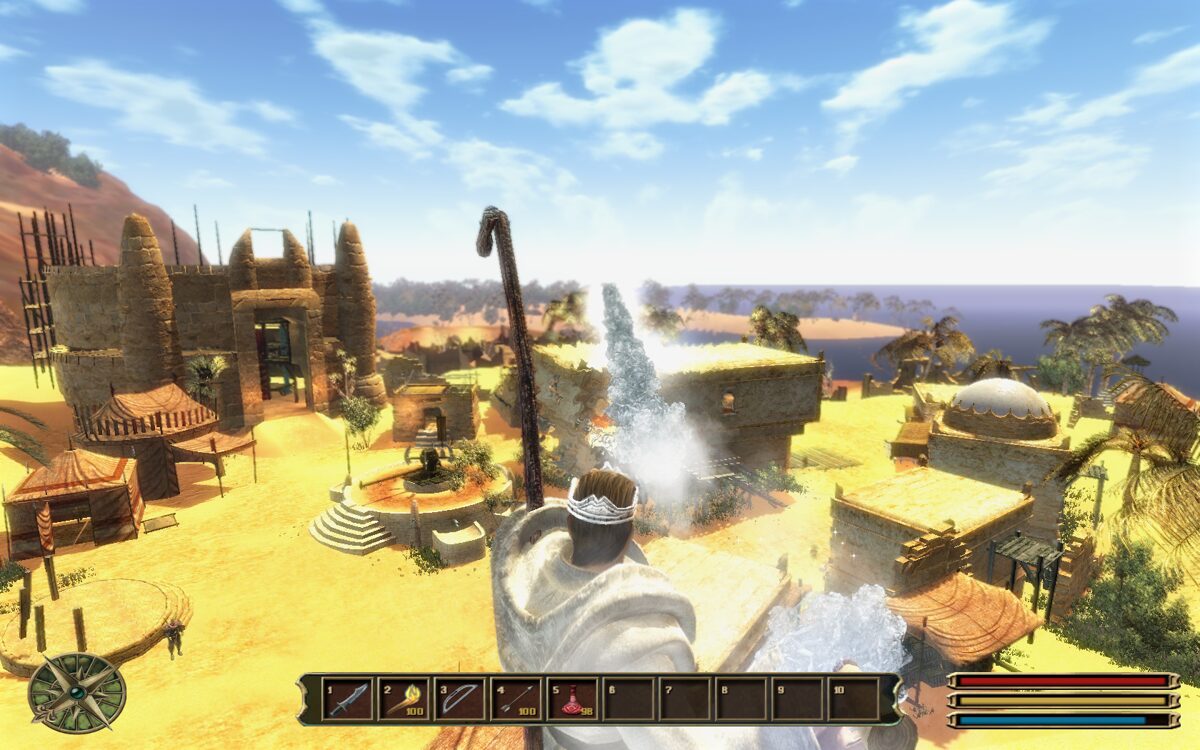This screenshot has width=1200, height=750.
Task: Choose the bow in slot 3
Action: click(x=459, y=698)
